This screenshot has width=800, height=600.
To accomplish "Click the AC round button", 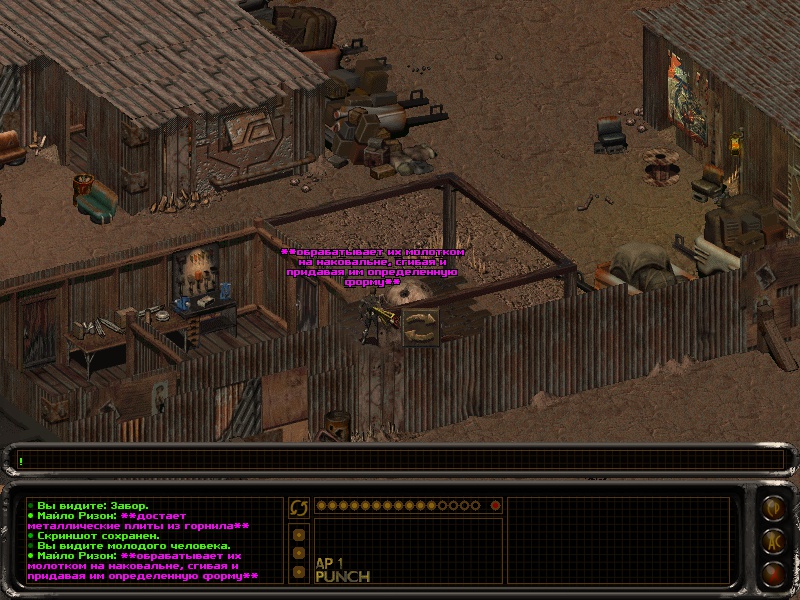I will (x=772, y=541).
